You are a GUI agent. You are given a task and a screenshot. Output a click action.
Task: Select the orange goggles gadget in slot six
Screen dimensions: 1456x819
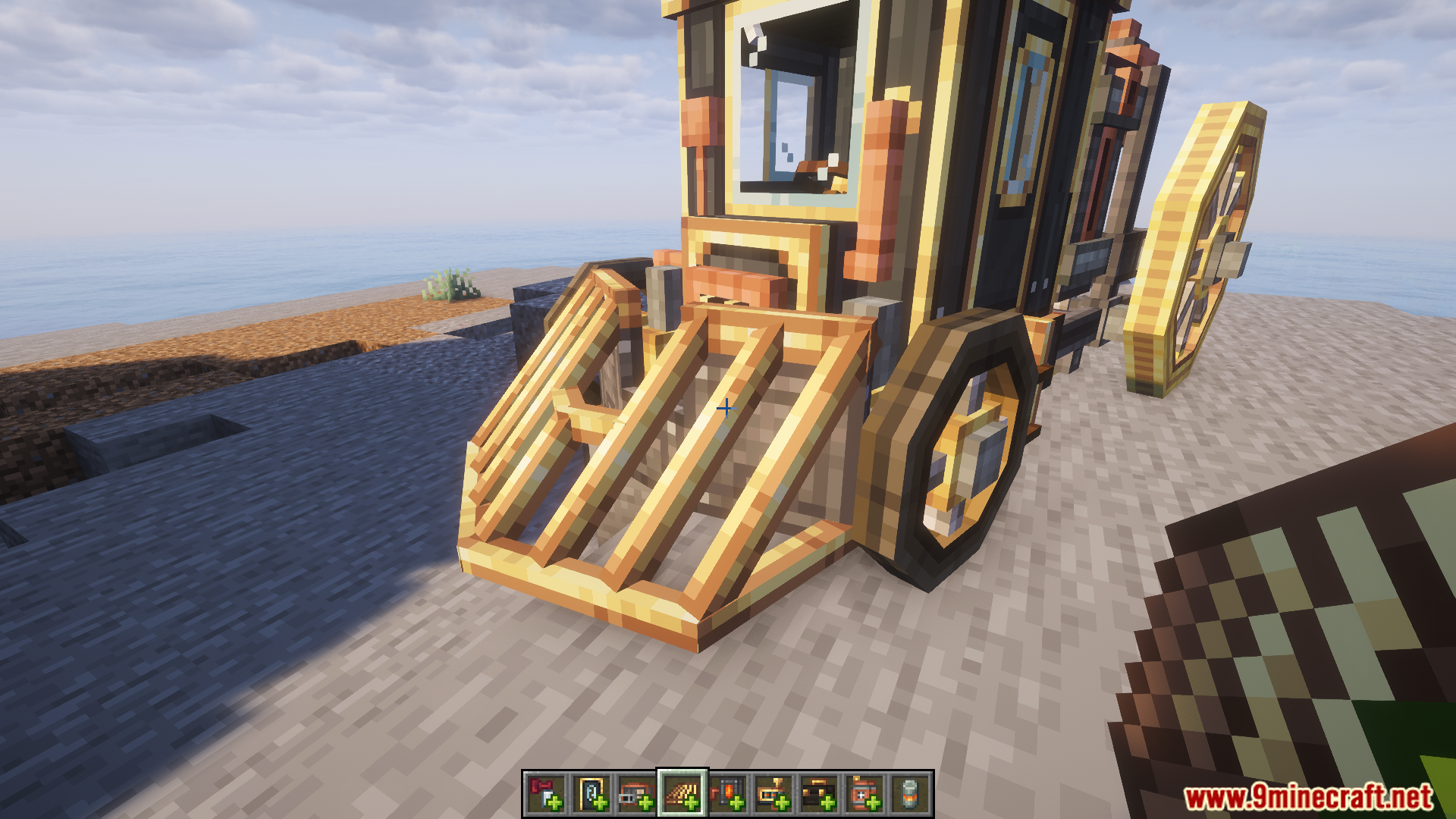775,792
